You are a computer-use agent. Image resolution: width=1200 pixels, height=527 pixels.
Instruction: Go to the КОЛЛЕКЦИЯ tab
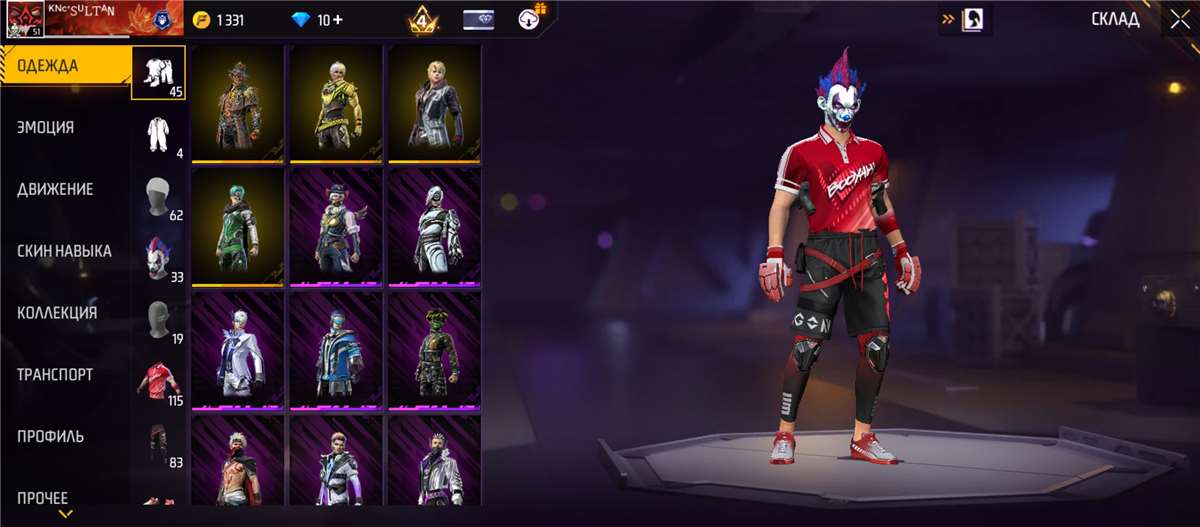[x=57, y=313]
